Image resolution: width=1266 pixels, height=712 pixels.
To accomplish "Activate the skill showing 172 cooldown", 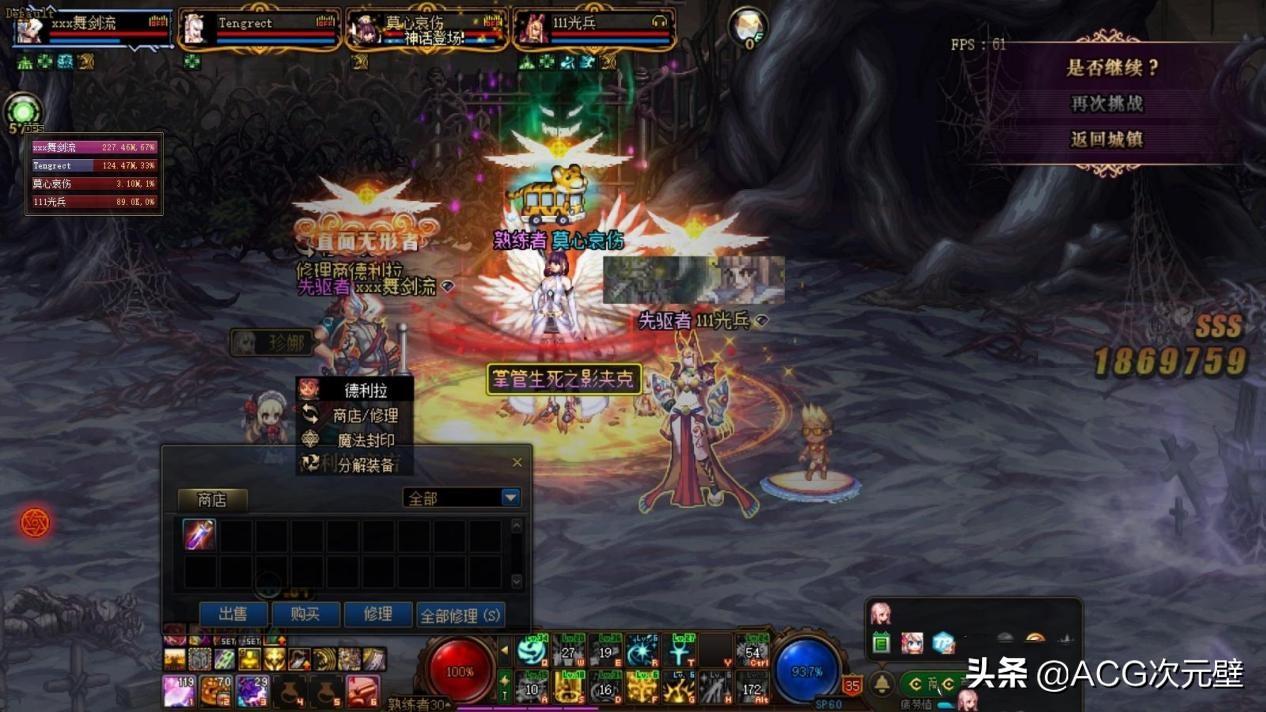I will pos(752,688).
